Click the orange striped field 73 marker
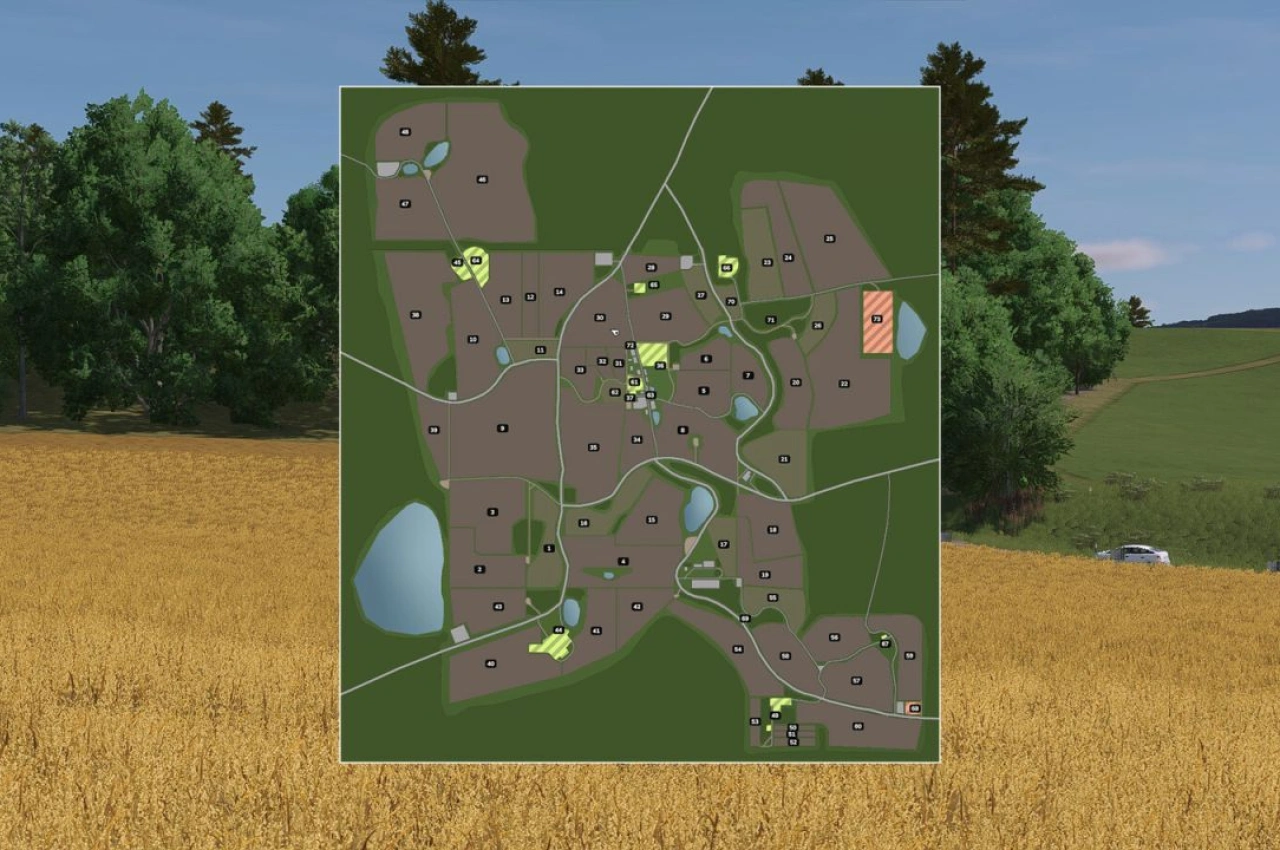 click(877, 319)
